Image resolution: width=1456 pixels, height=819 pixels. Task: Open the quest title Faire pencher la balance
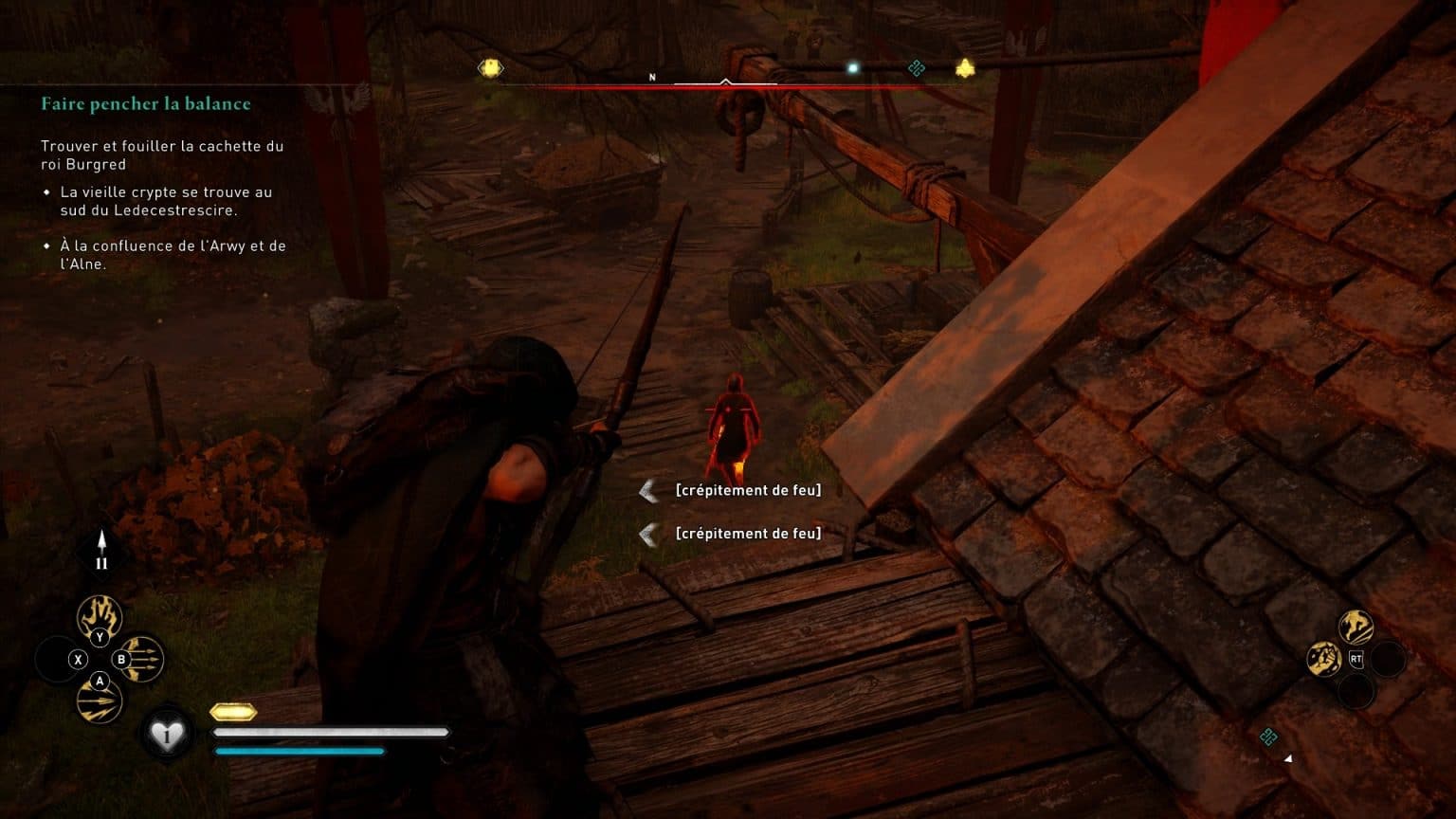pos(145,103)
